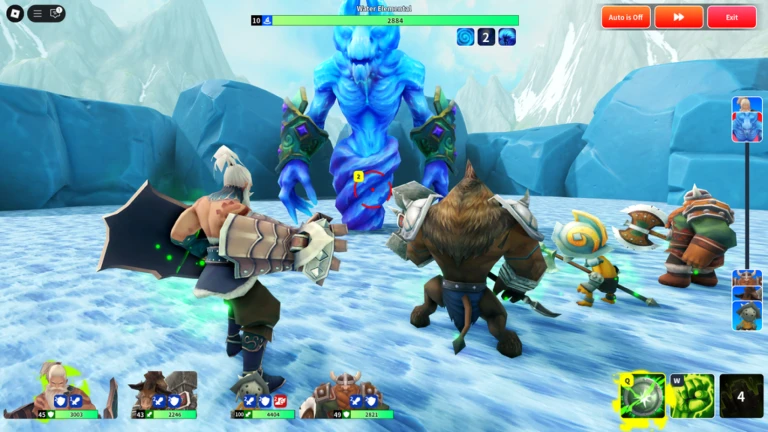Open the Roblox menu icon

tap(14, 14)
